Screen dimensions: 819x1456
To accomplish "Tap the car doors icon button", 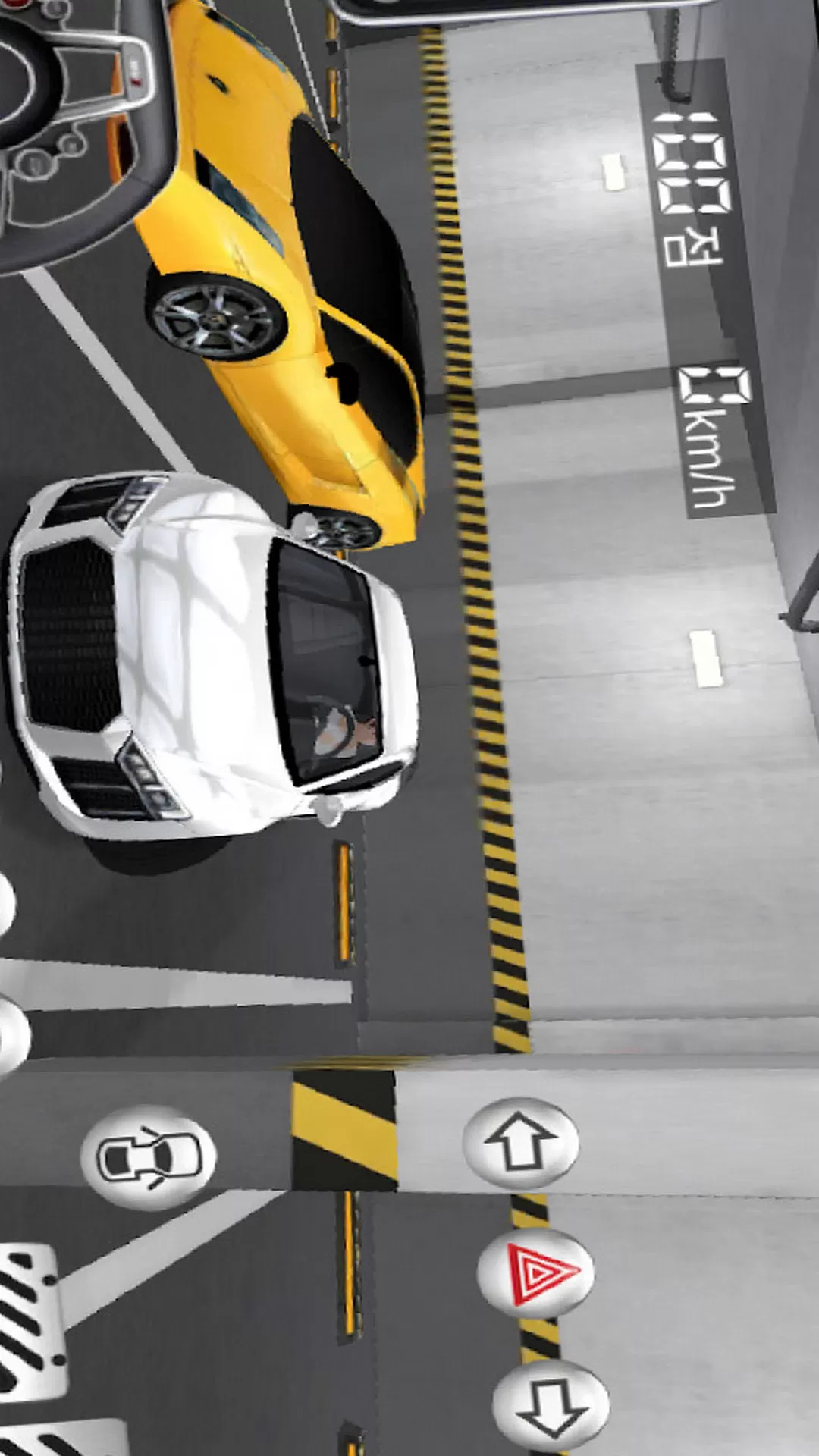I will [x=149, y=1157].
